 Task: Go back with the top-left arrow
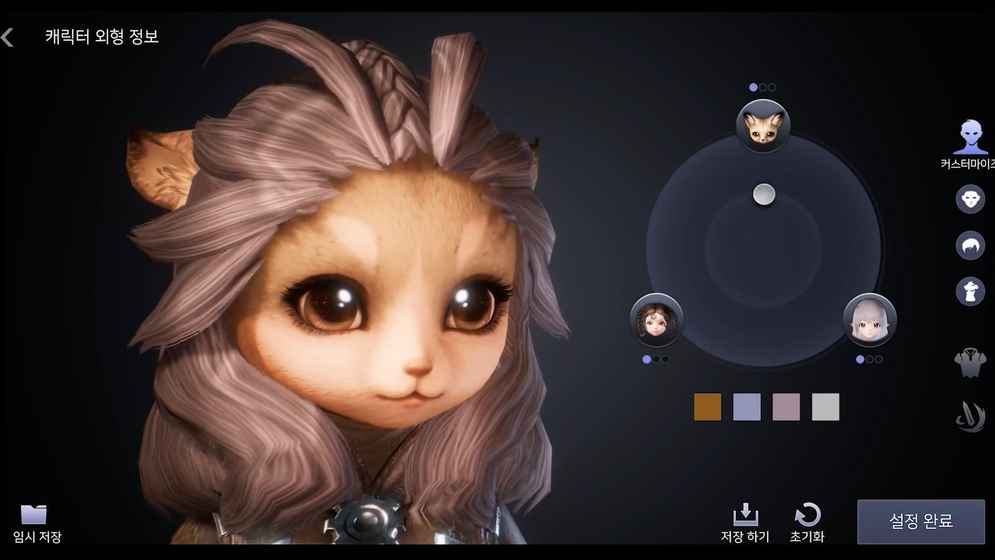[8, 38]
